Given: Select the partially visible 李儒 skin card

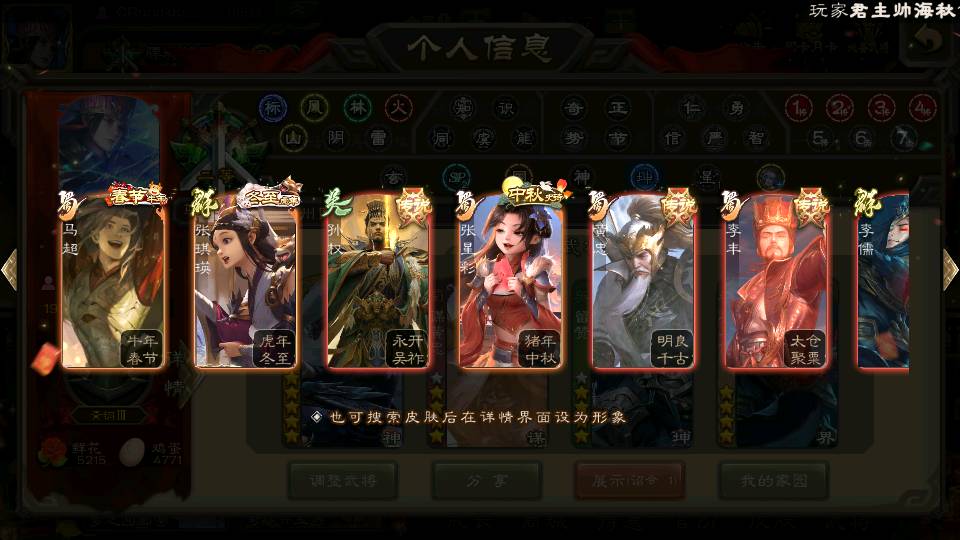Looking at the screenshot, I should coord(884,282).
